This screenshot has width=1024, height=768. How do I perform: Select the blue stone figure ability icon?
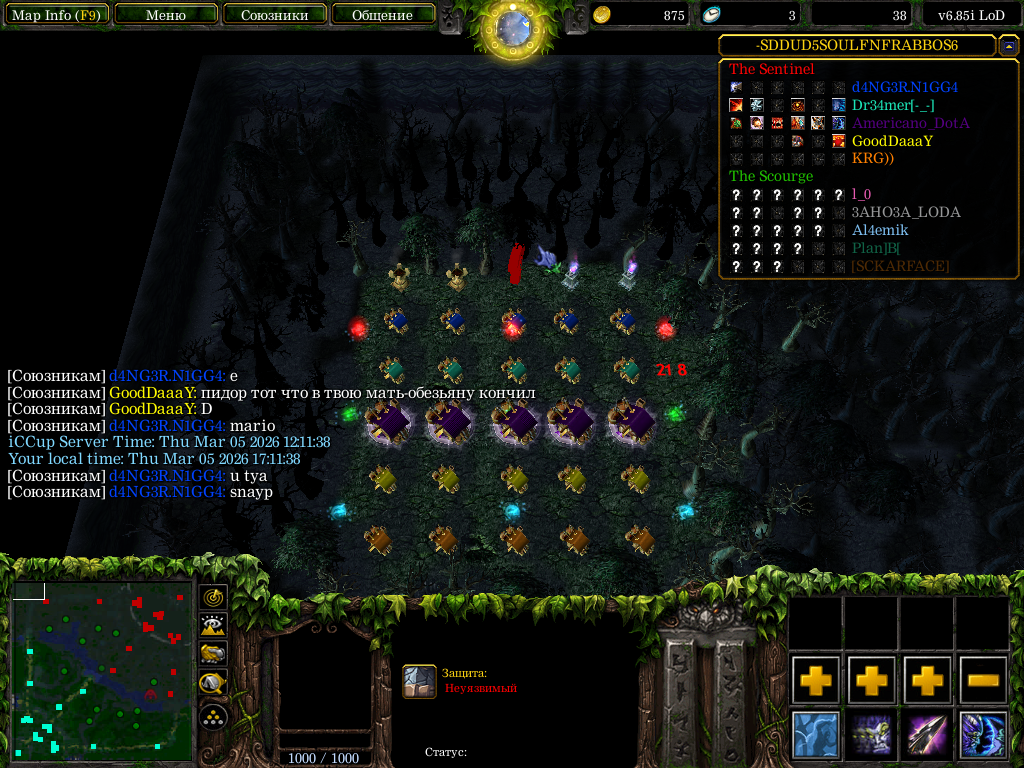point(816,734)
